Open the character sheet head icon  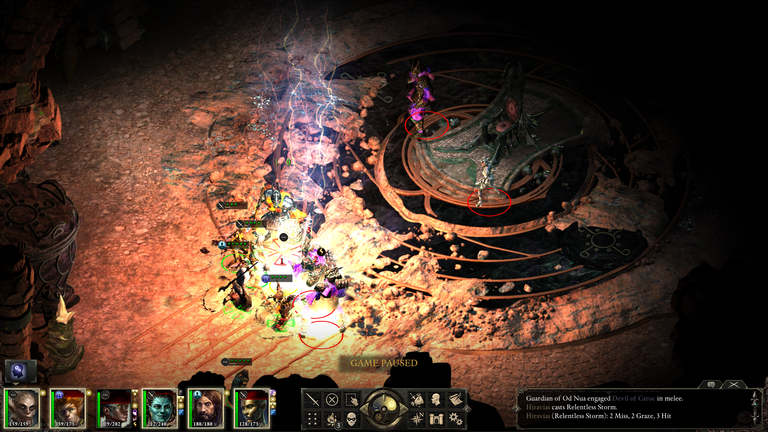click(438, 399)
